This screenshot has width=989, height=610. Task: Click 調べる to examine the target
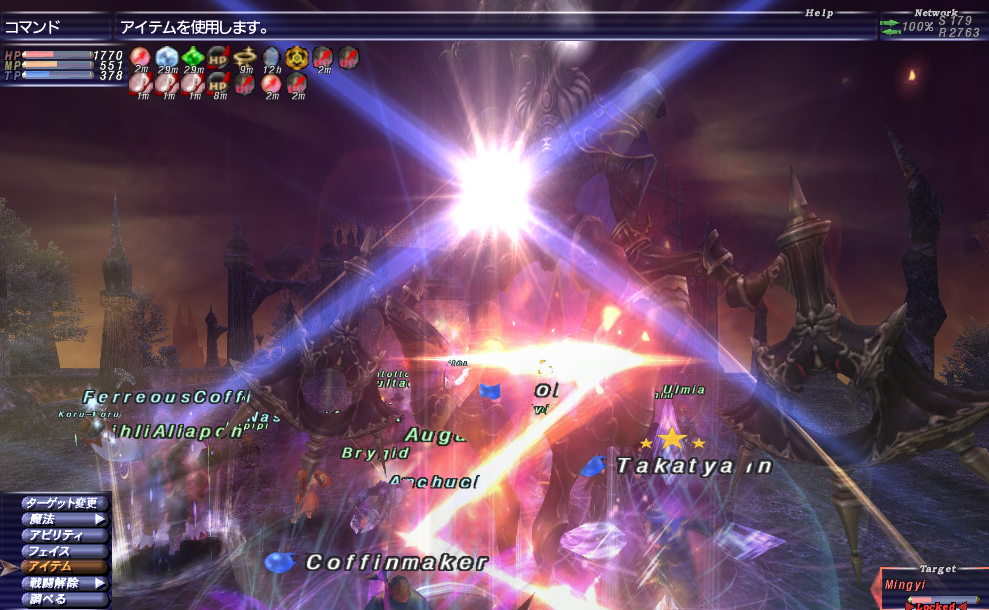(61, 599)
